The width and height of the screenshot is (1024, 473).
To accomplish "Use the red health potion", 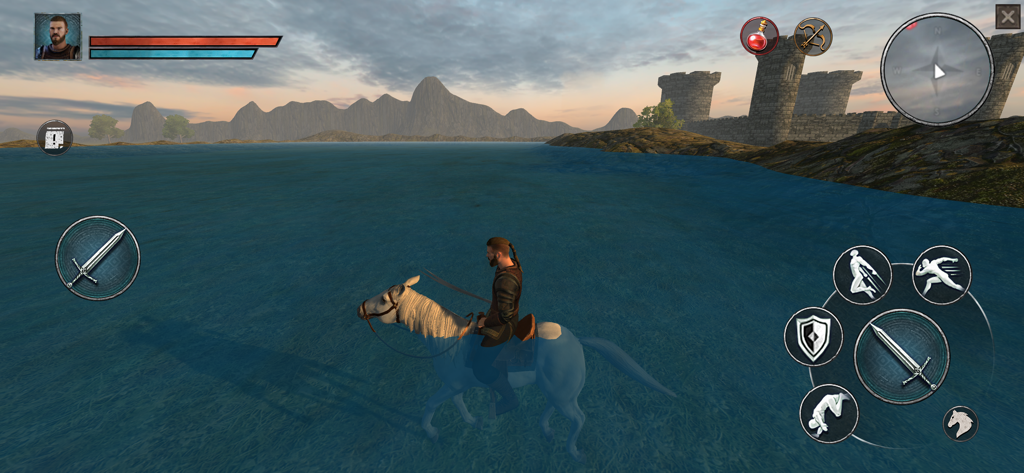I will coord(759,36).
